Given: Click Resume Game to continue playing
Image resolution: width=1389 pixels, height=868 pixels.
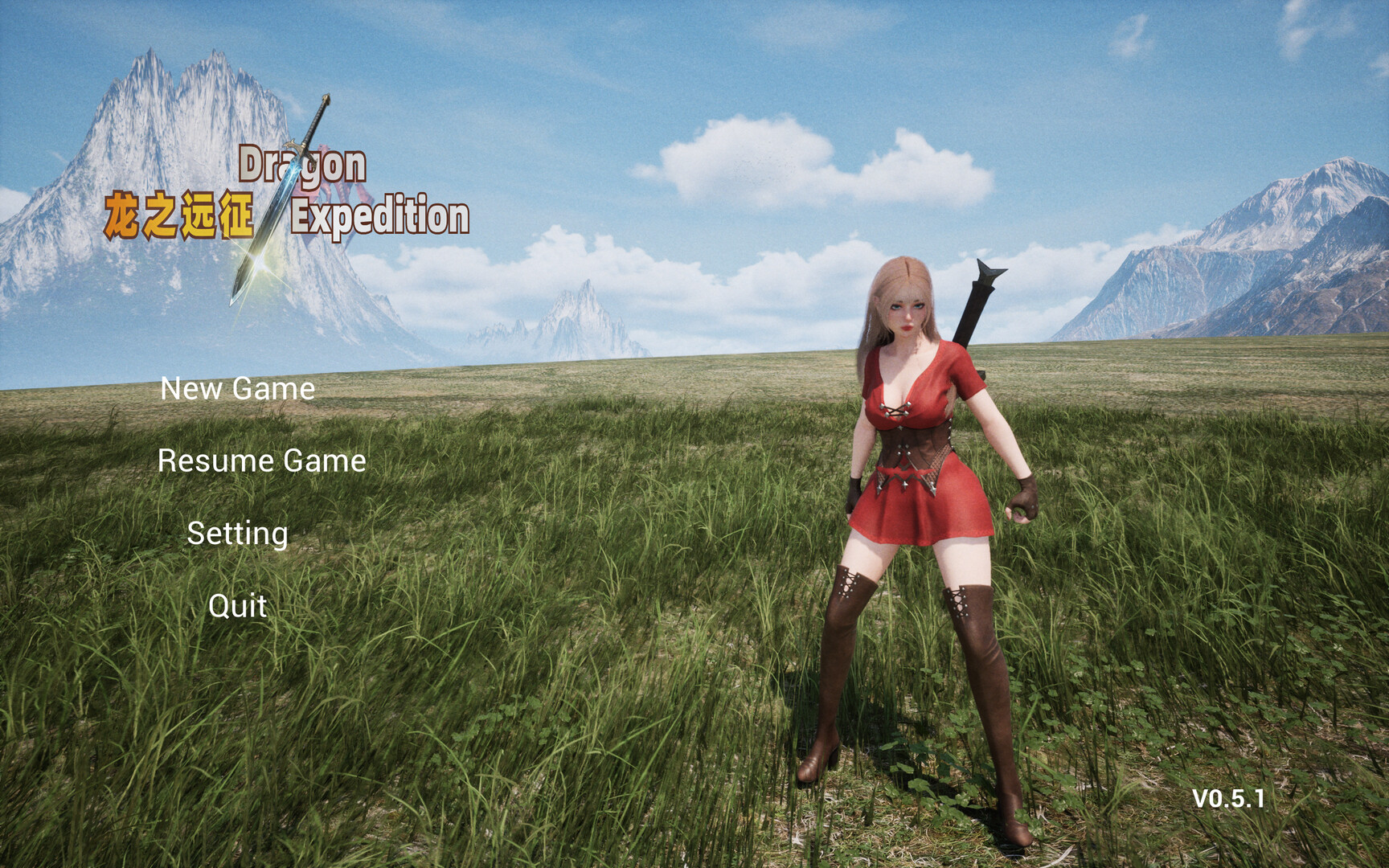Looking at the screenshot, I should click(260, 461).
